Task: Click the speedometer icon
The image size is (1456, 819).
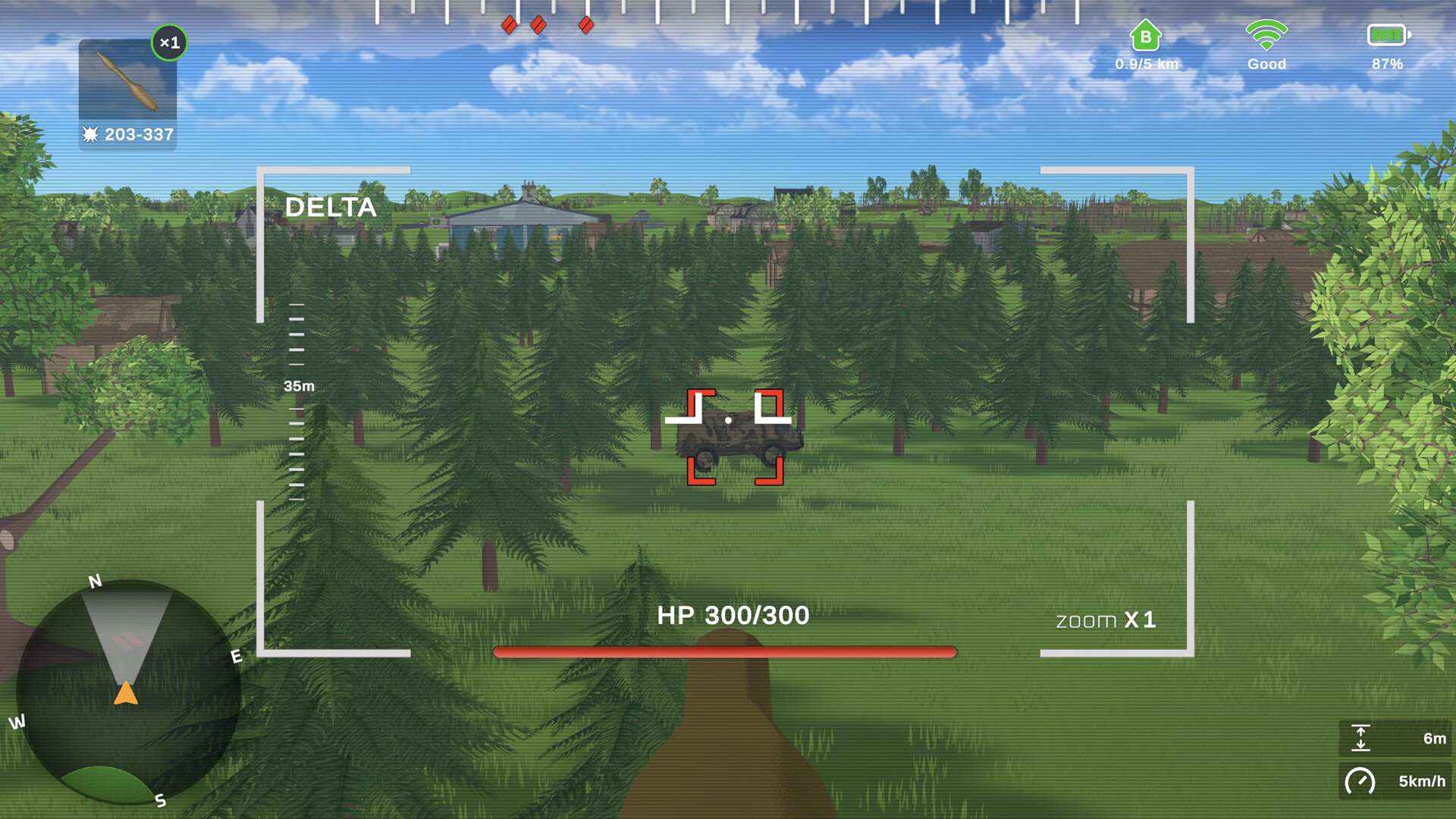Action: pos(1361,779)
